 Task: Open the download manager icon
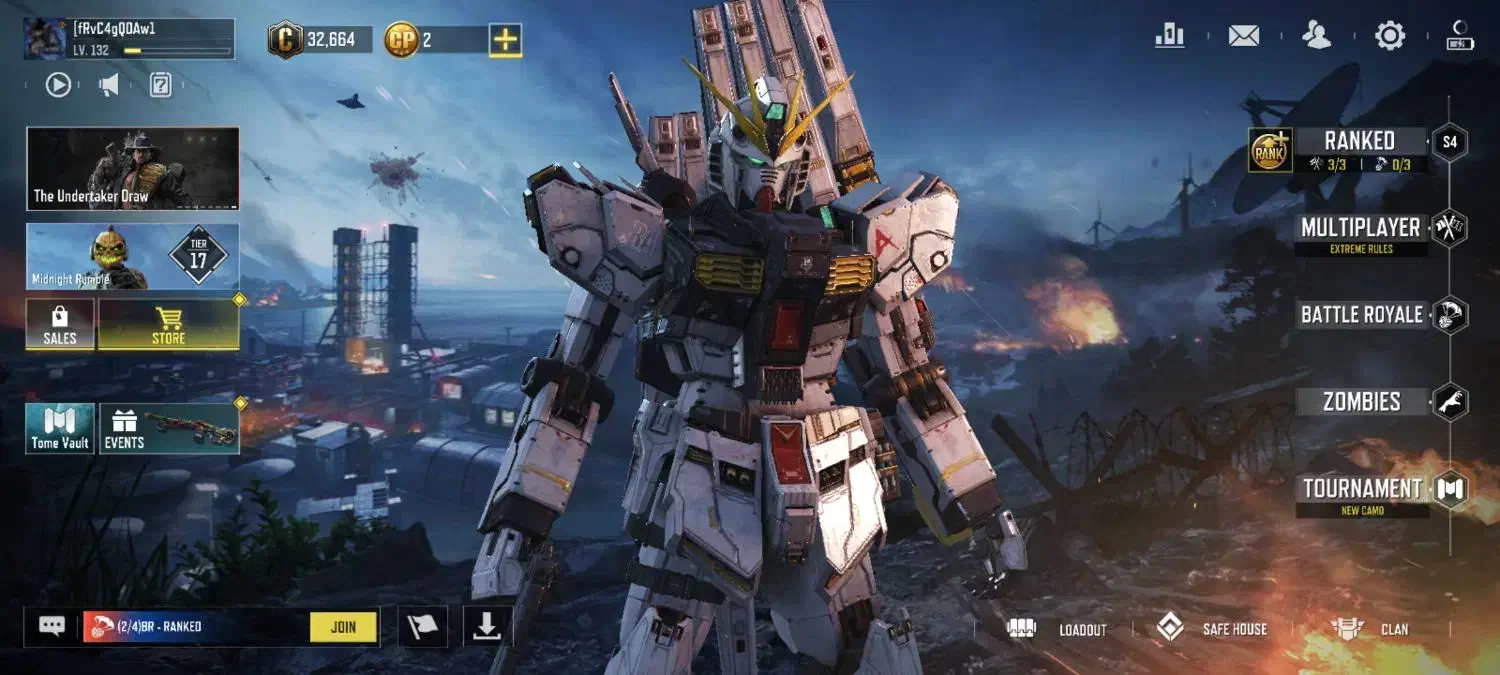click(487, 627)
